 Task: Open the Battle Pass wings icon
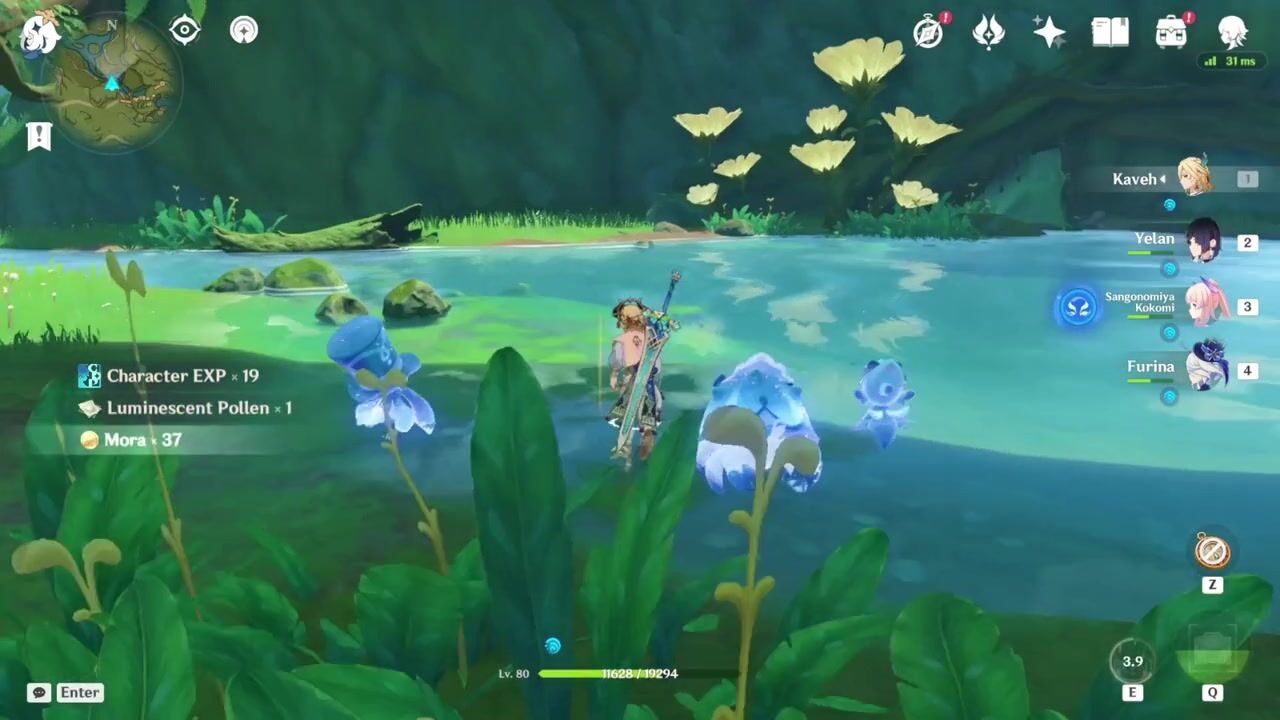989,32
